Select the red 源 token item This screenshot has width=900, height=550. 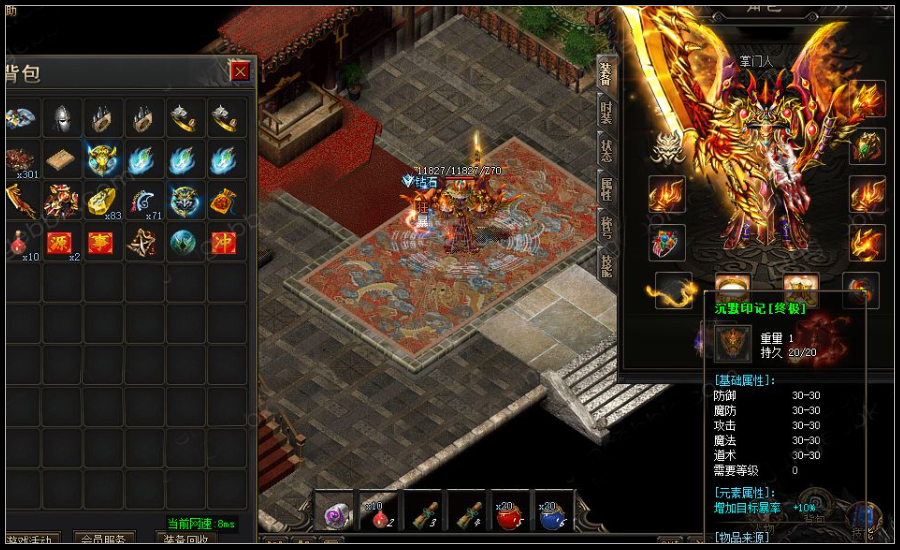click(62, 243)
